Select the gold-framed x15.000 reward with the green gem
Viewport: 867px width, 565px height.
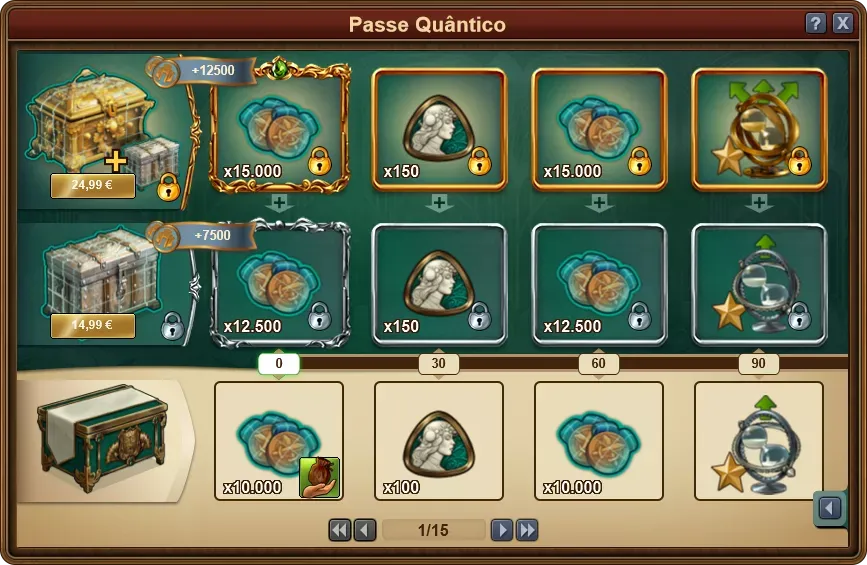click(279, 129)
